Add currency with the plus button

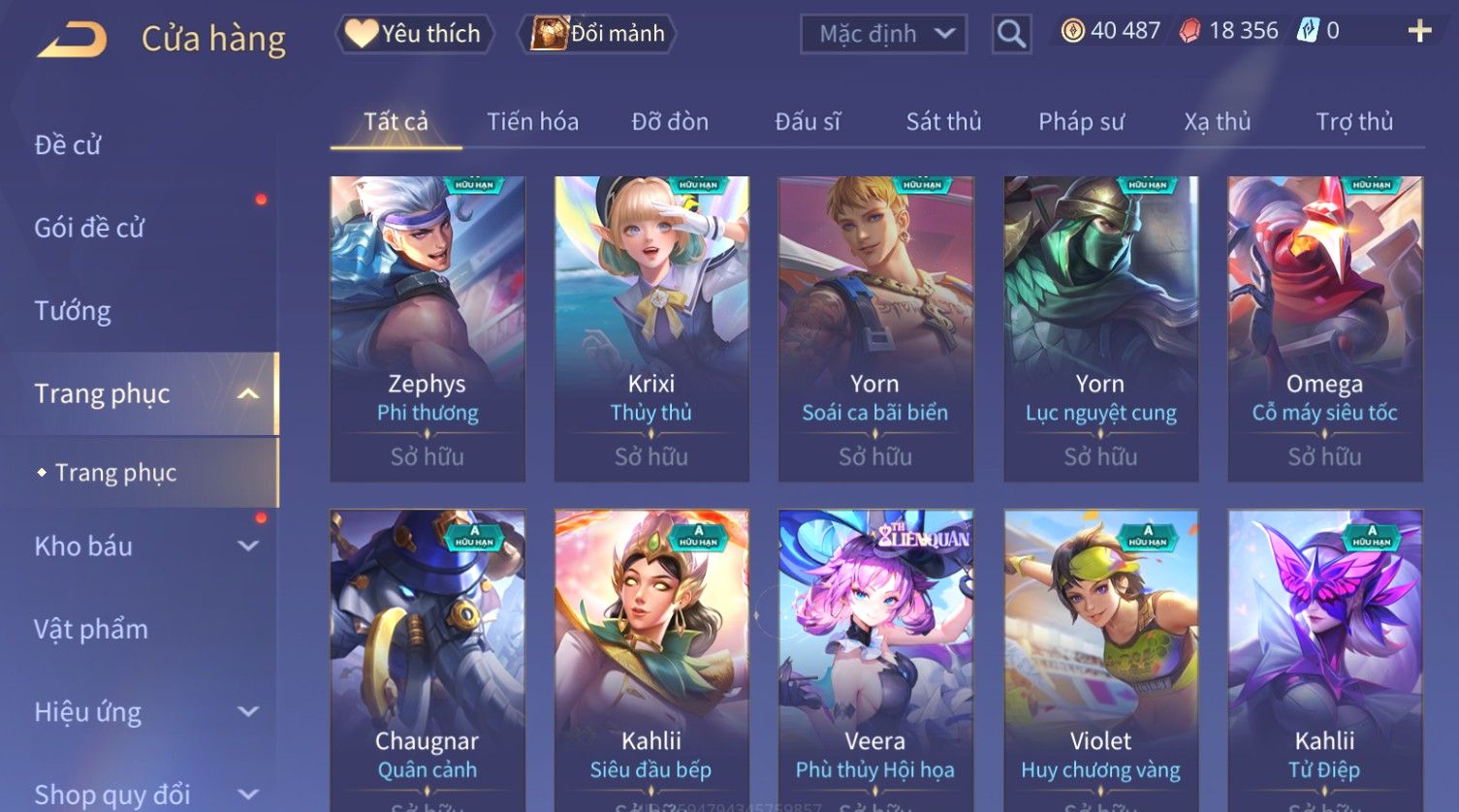pyautogui.click(x=1419, y=31)
